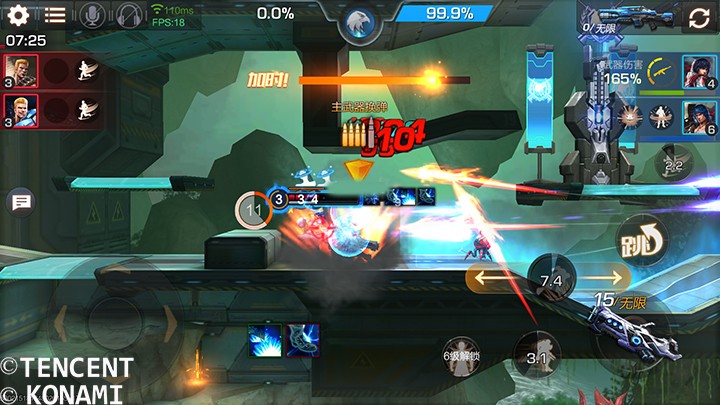Activate the skill showing 3.1 cooldown

(x=536, y=356)
